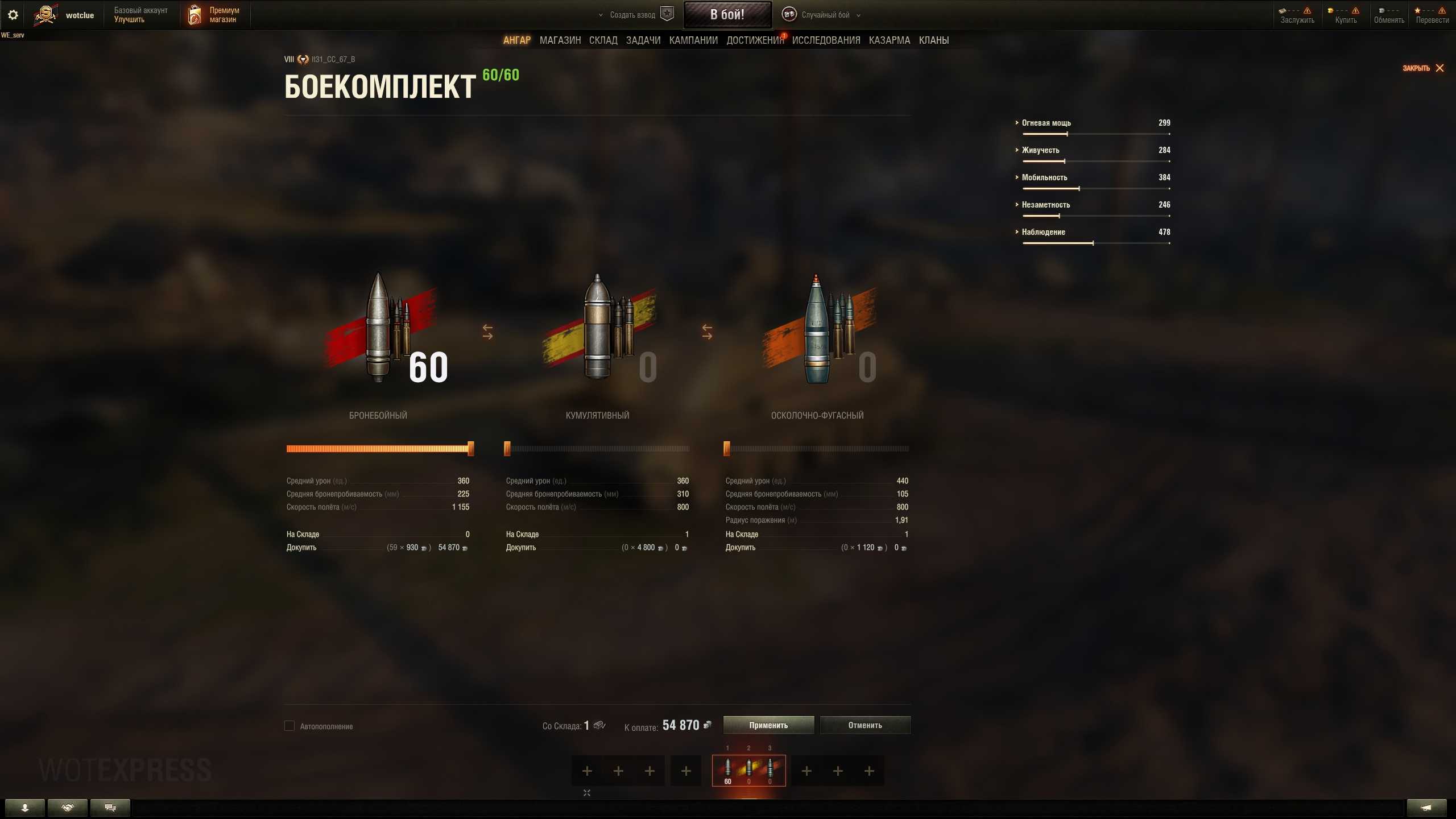Cancel changes with Отменить button
This screenshot has width=1456, height=819.
point(865,725)
